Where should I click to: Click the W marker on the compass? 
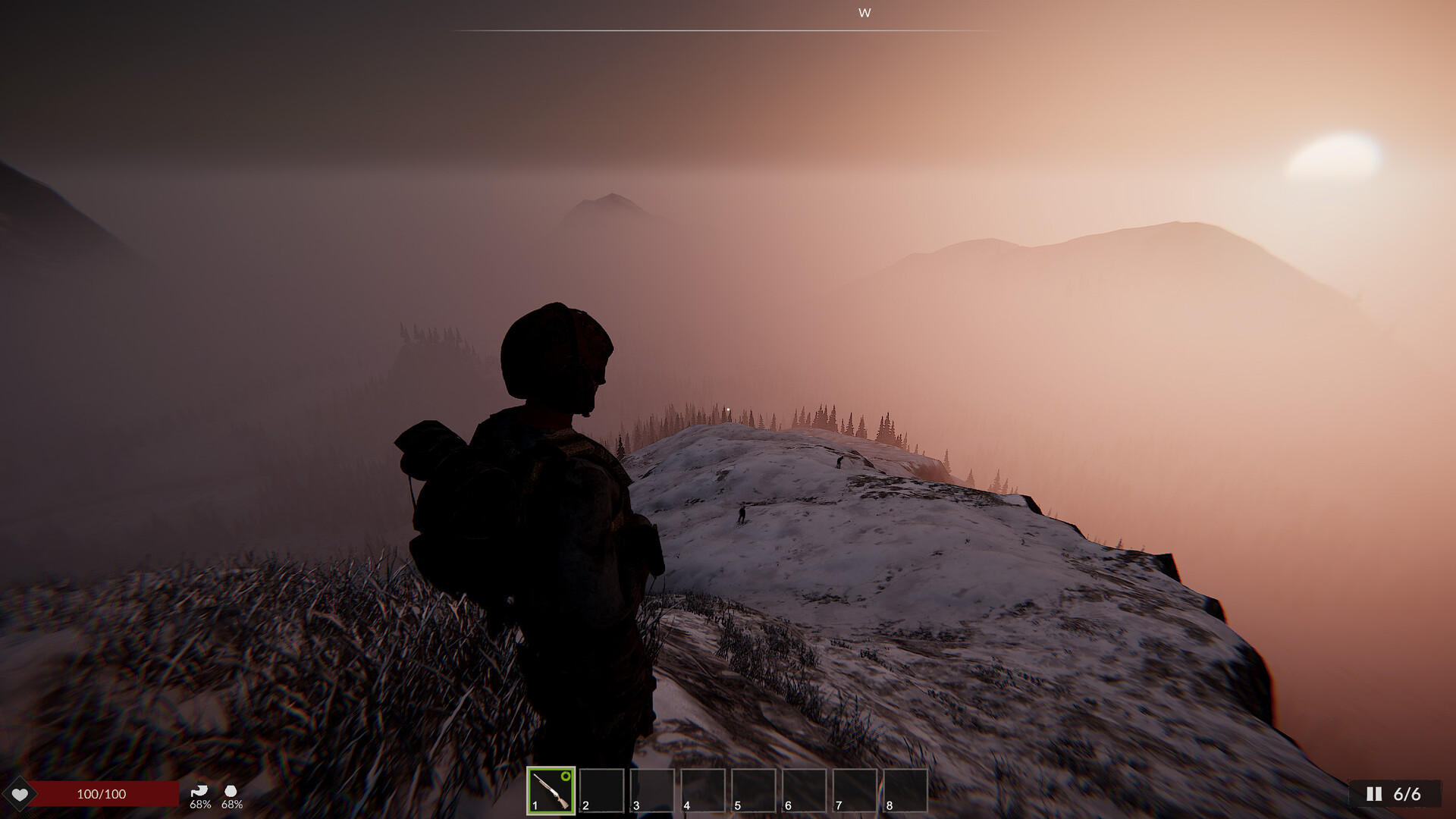click(864, 13)
